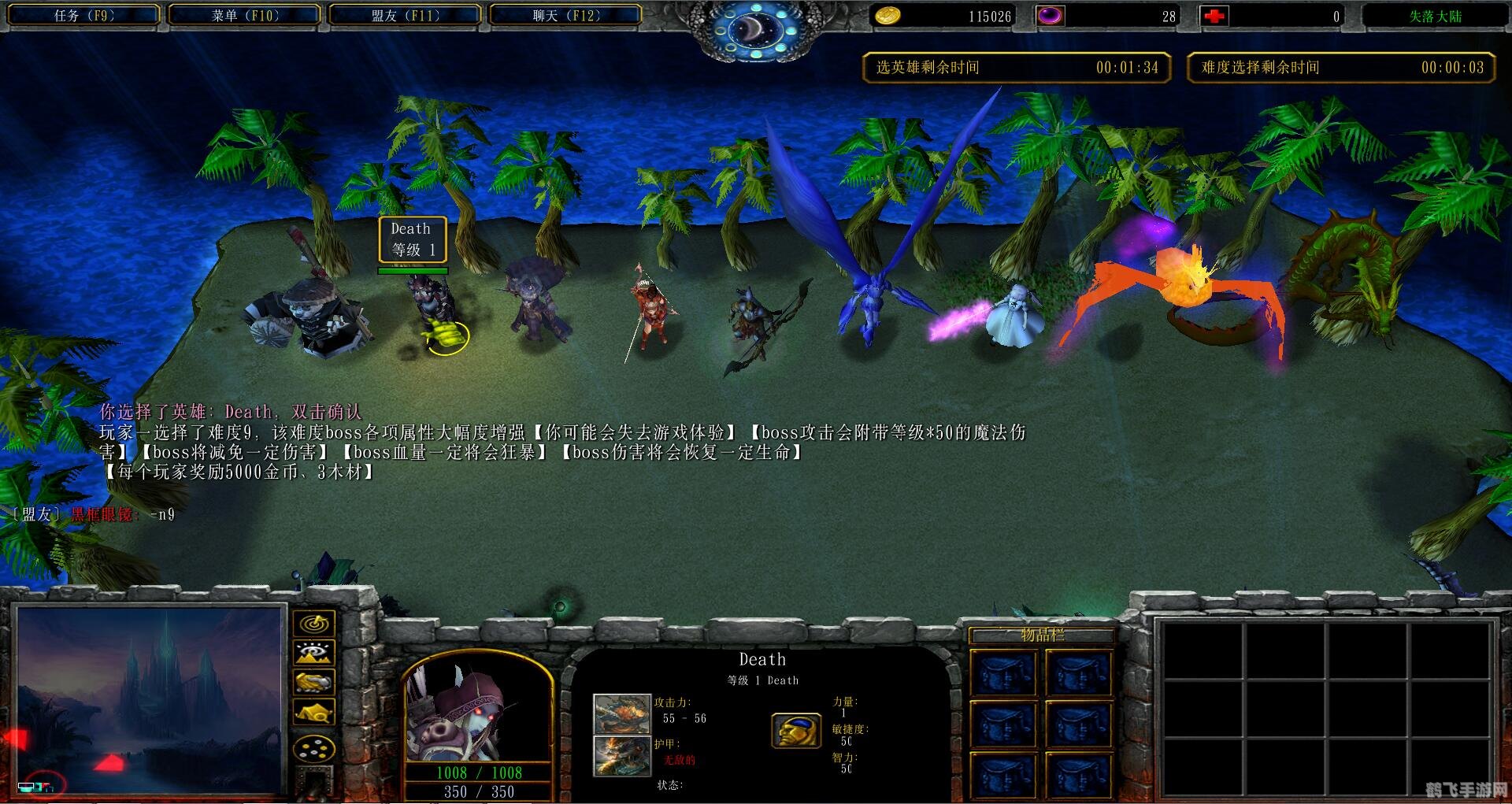This screenshot has height=804, width=1512.
Task: Click the gold coin resource icon
Action: coord(888,16)
